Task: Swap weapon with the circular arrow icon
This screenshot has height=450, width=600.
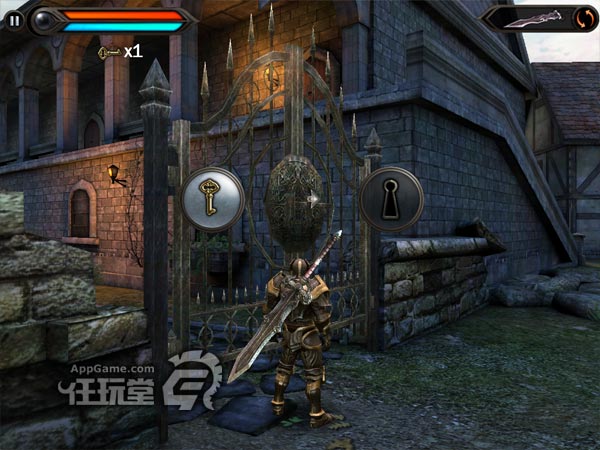Action: [584, 17]
